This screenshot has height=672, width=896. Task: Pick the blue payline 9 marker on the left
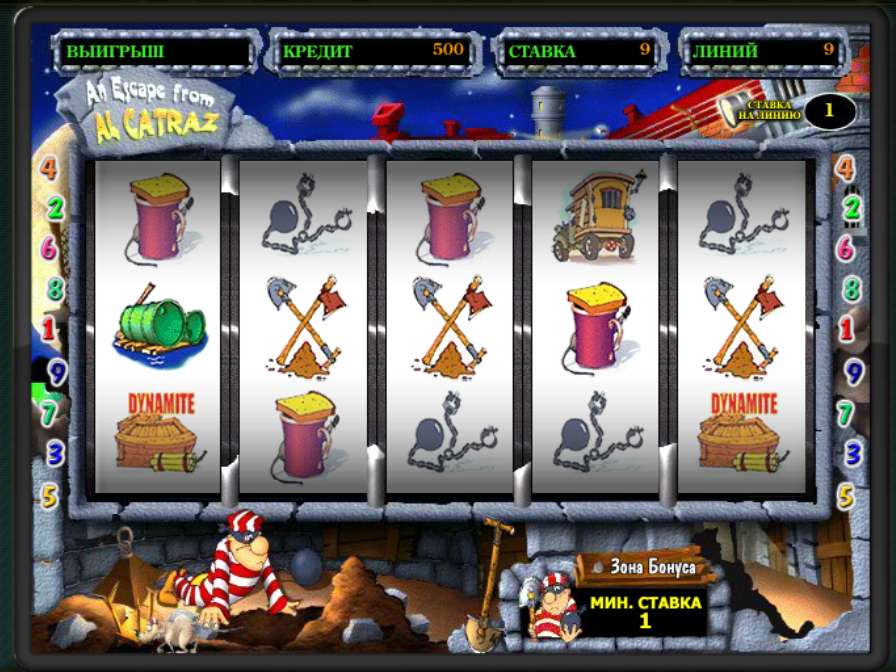(x=57, y=373)
